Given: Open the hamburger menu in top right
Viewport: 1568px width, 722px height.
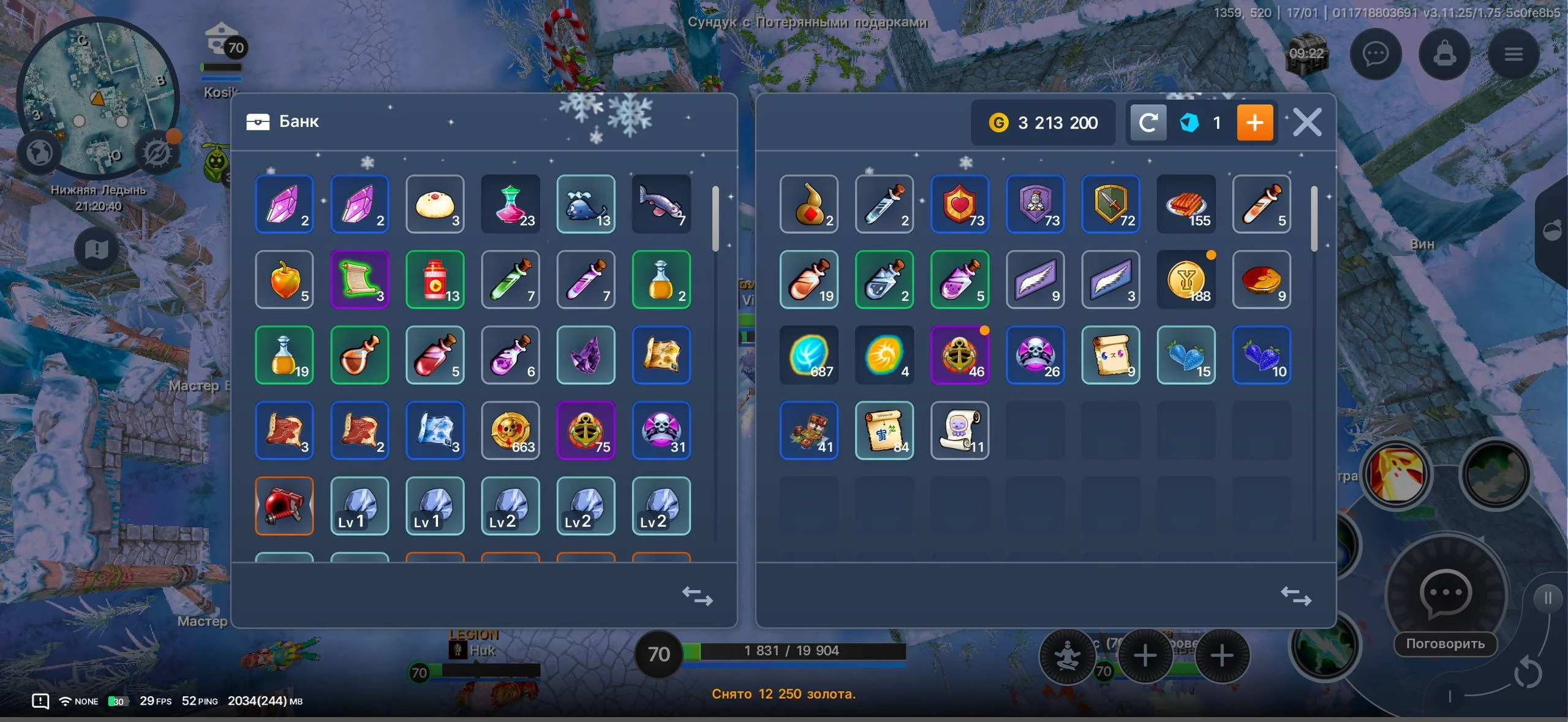Looking at the screenshot, I should click(x=1514, y=54).
